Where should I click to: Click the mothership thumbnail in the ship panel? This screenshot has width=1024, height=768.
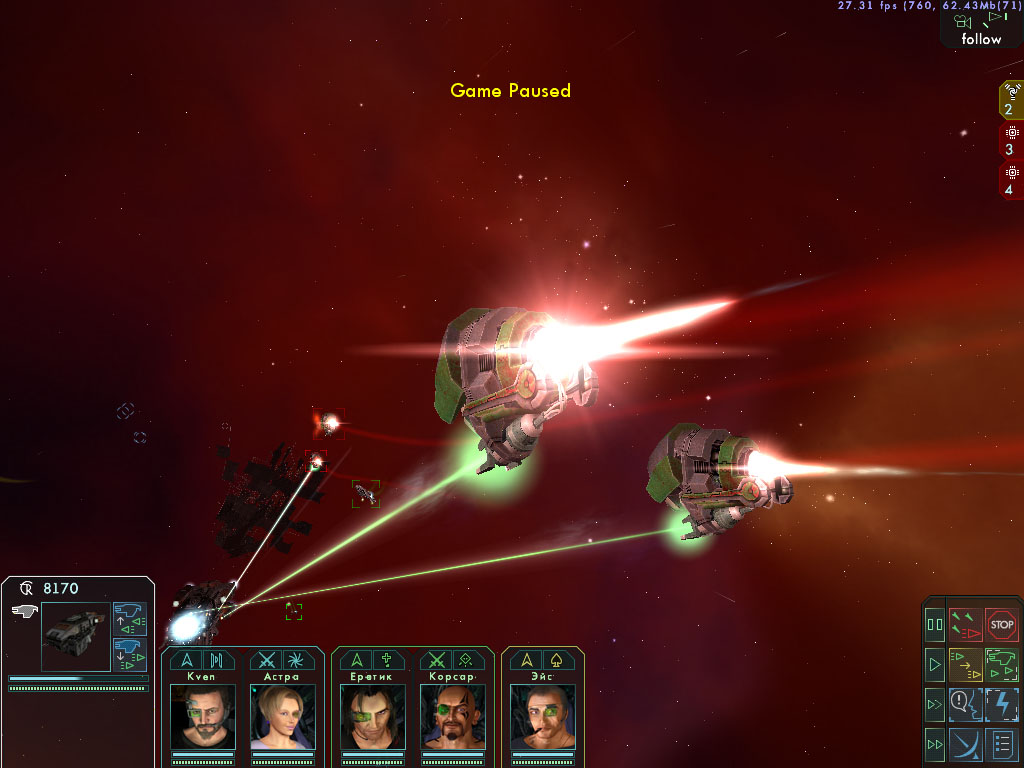pyautogui.click(x=76, y=636)
